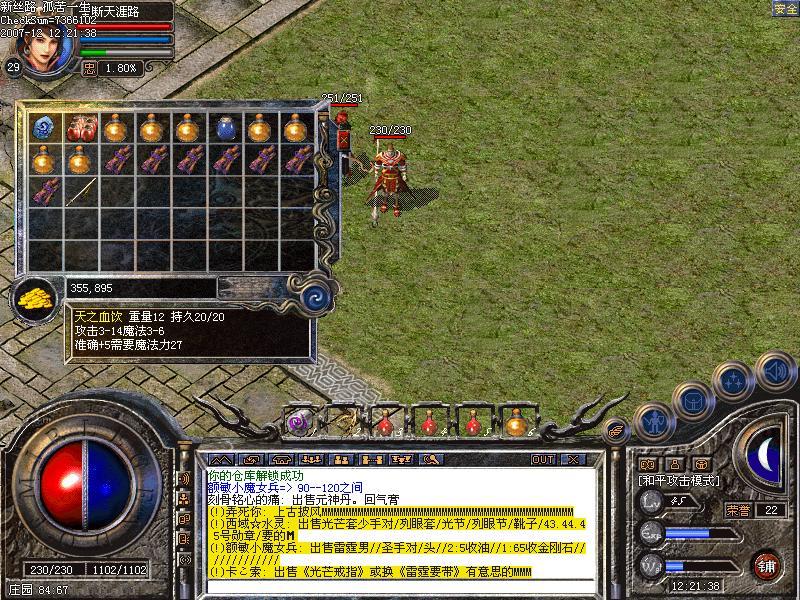The width and height of the screenshot is (800, 600).
Task: Click the magnifier button above the chat
Action: pos(432,460)
